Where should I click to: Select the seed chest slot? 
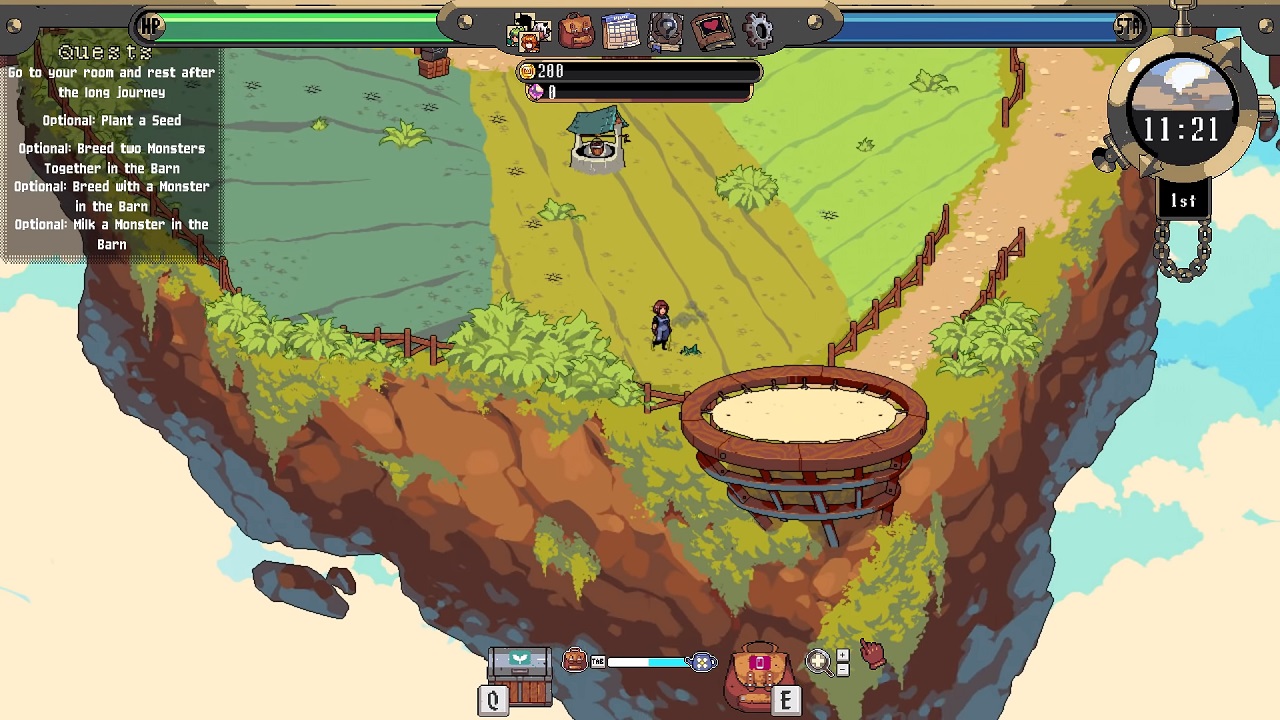coord(519,675)
